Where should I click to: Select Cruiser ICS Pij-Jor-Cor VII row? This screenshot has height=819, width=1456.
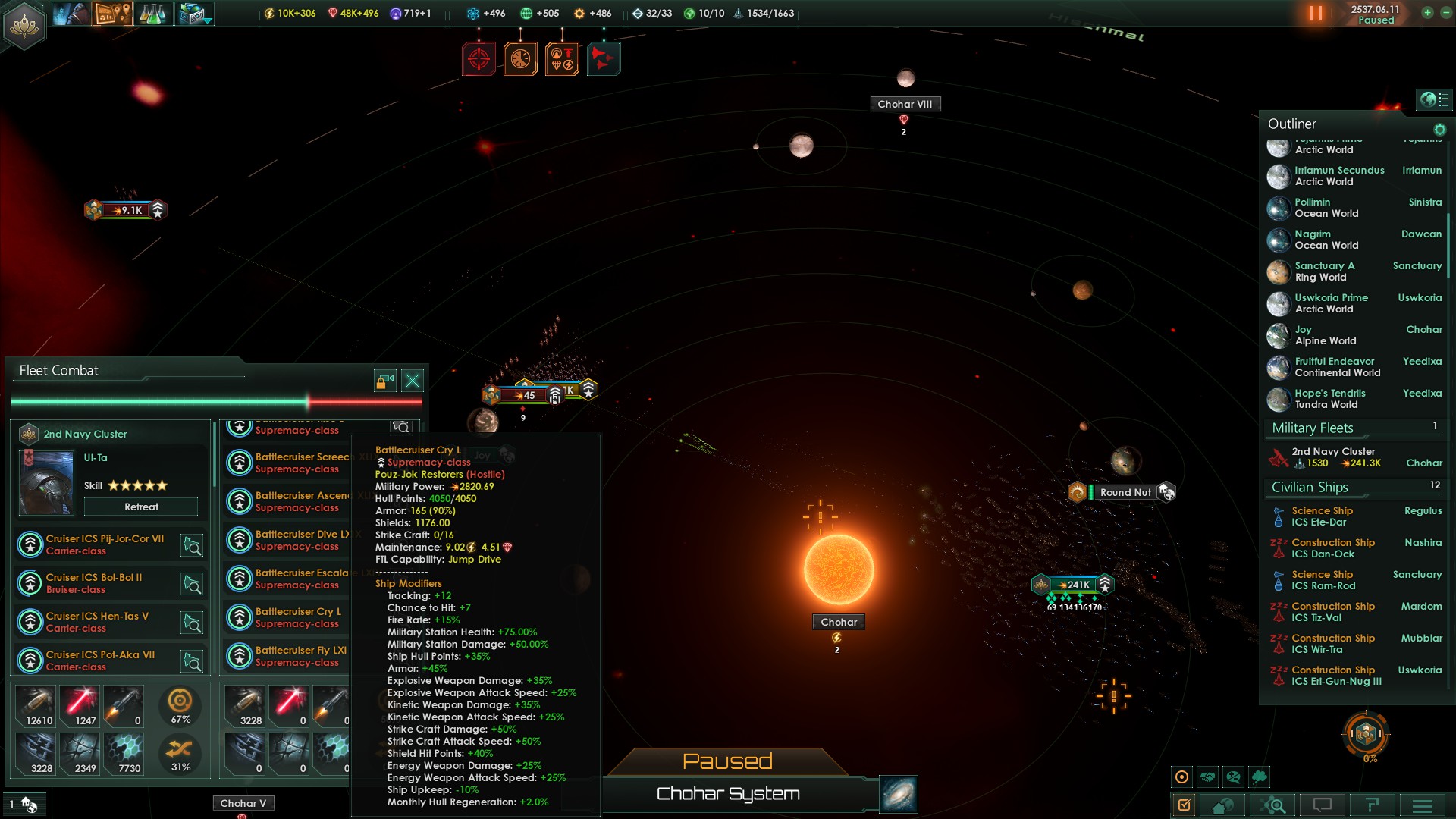[105, 544]
